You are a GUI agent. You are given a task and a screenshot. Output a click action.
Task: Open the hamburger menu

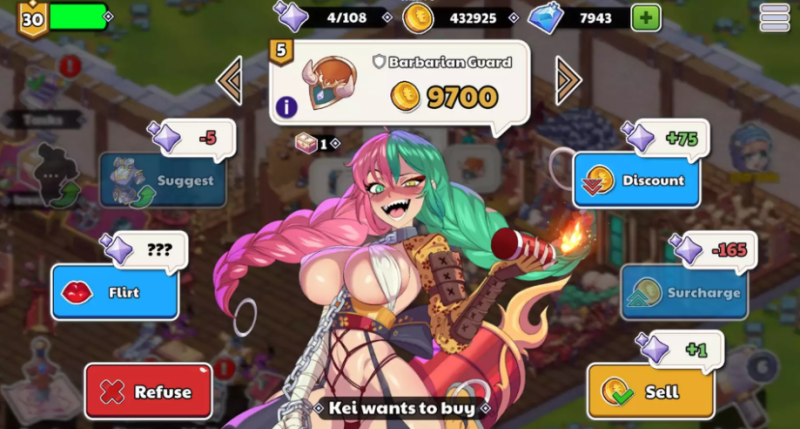[774, 17]
